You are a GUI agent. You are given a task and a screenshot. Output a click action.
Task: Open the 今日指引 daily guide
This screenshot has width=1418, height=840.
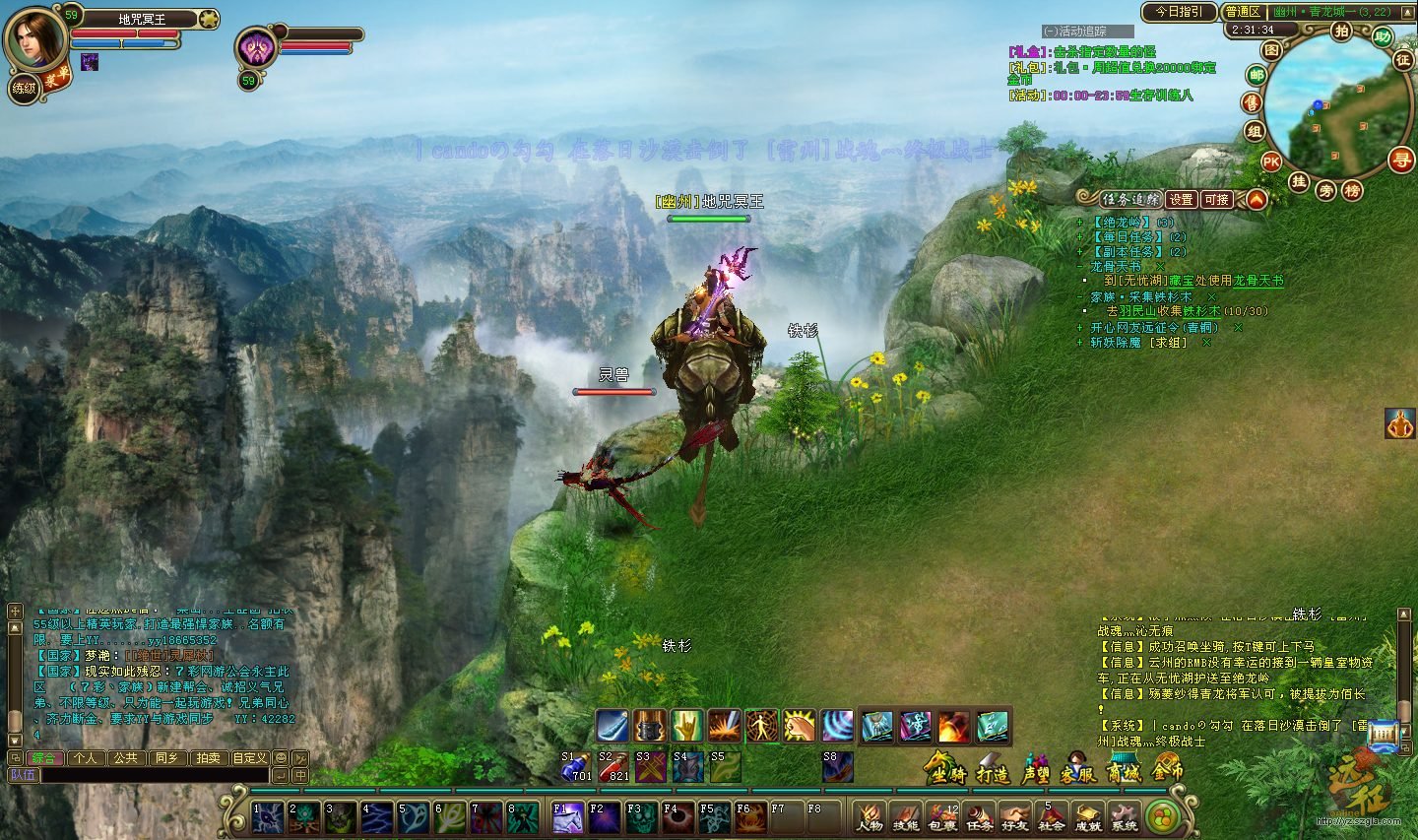pyautogui.click(x=1179, y=12)
